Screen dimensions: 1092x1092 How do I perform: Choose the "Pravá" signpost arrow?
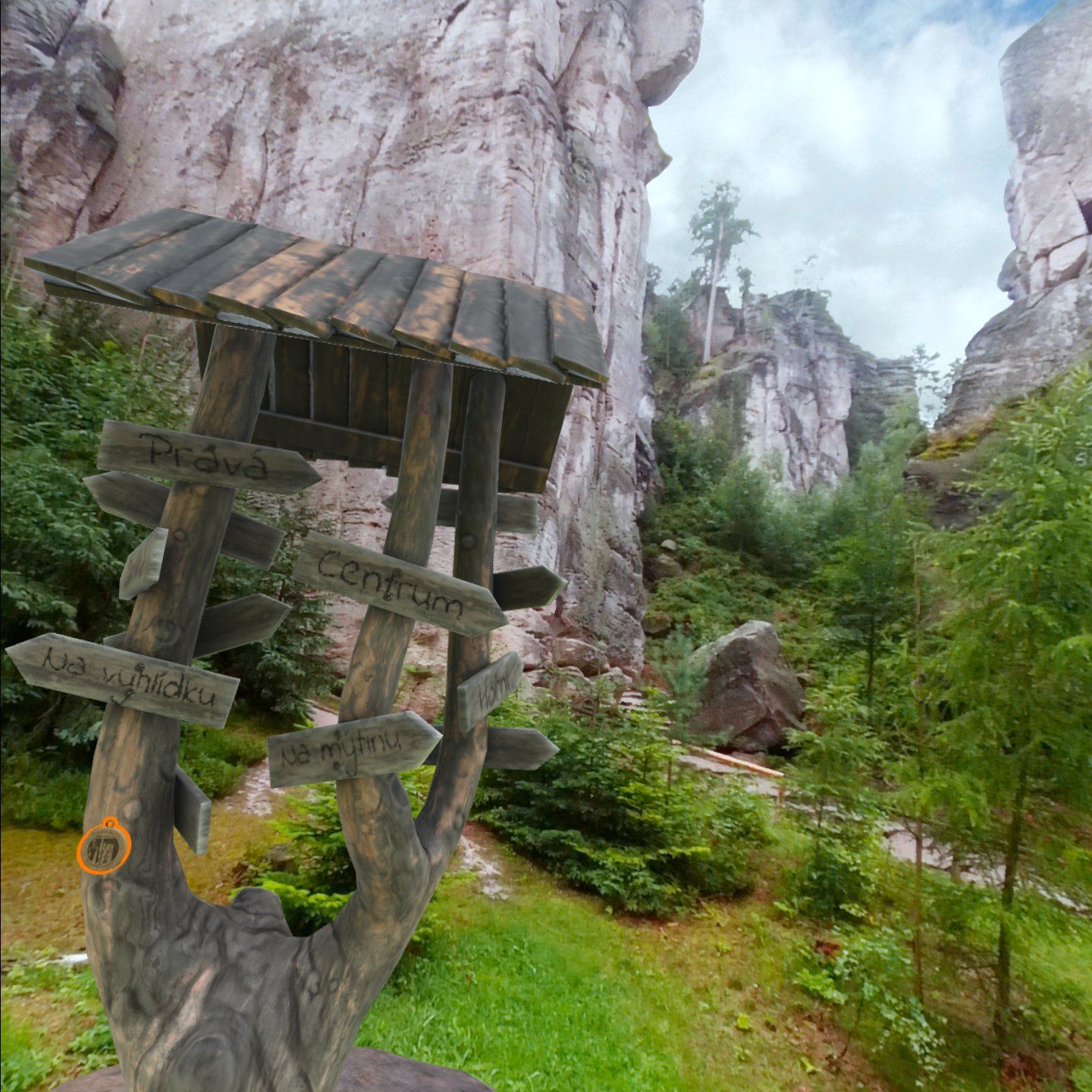coord(207,457)
